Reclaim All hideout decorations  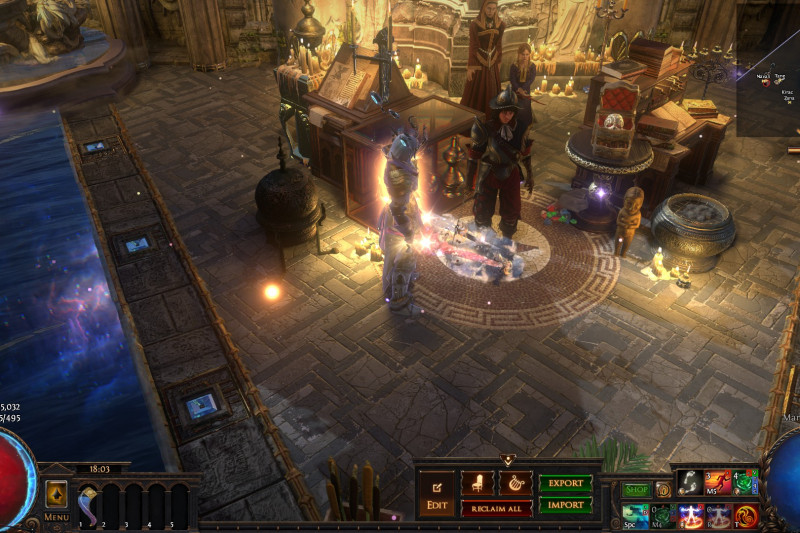[x=496, y=508]
